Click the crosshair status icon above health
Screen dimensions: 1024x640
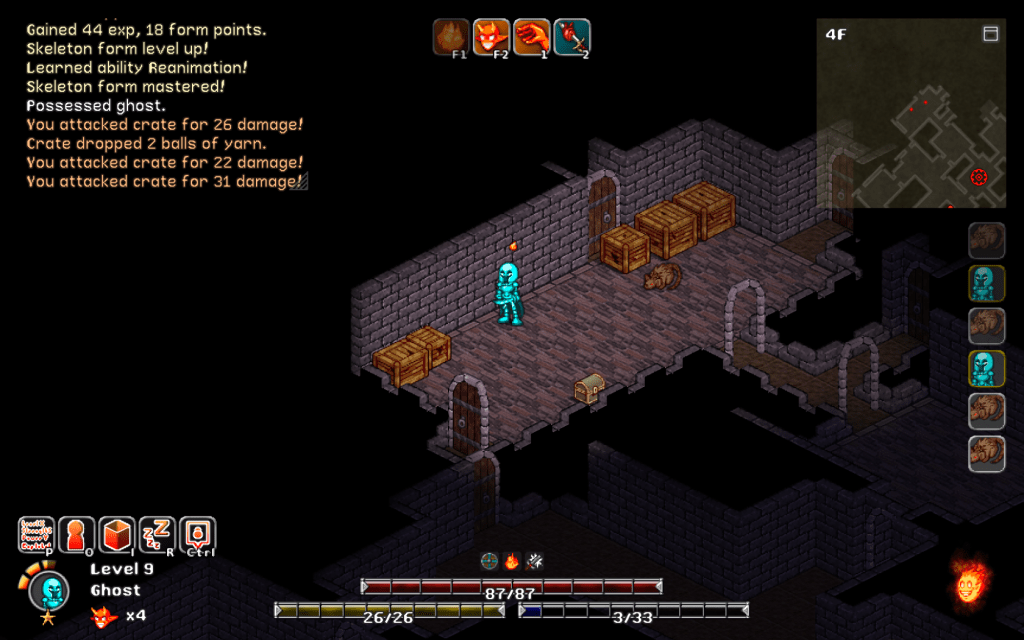[489, 561]
